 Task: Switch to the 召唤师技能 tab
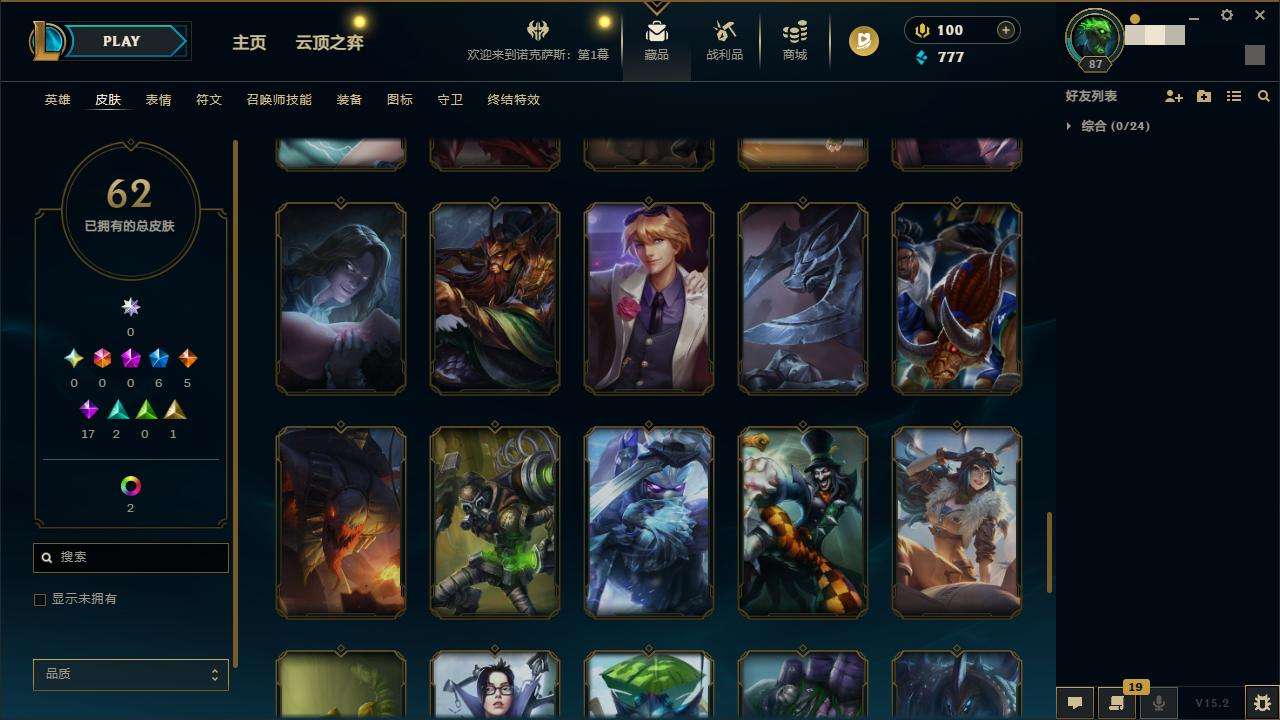[x=279, y=100]
